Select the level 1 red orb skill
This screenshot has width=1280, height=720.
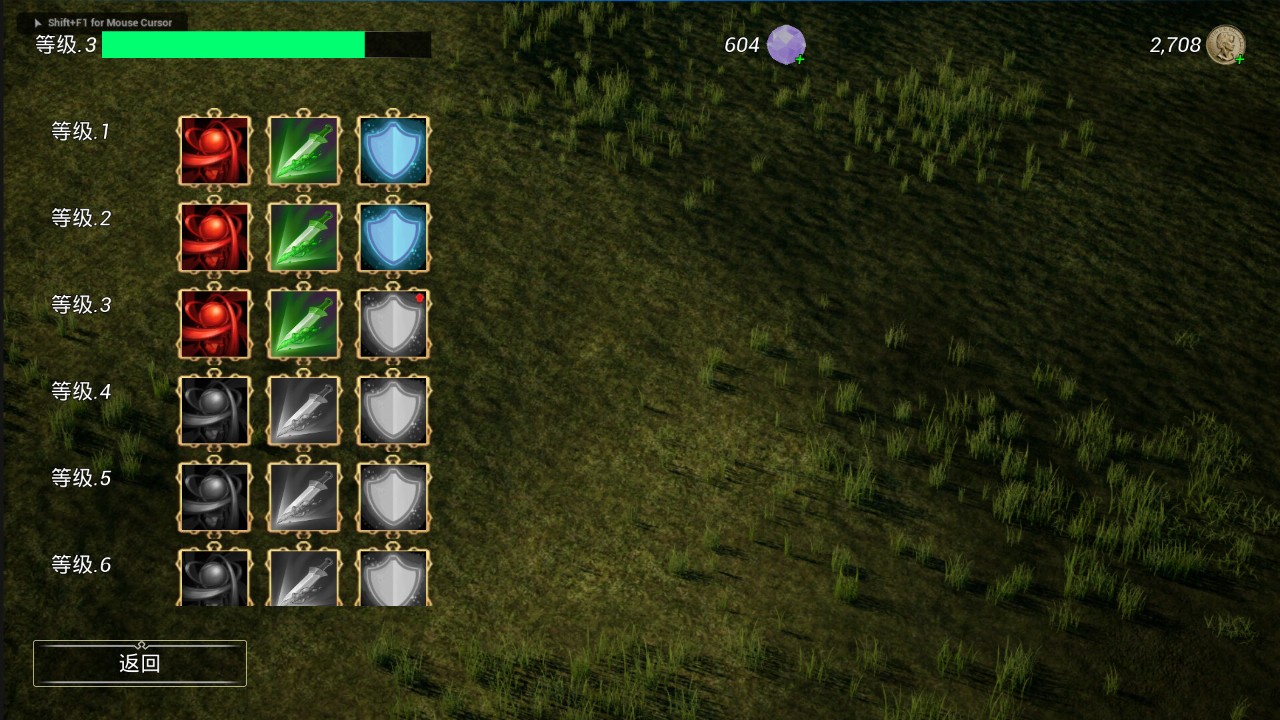coord(214,151)
